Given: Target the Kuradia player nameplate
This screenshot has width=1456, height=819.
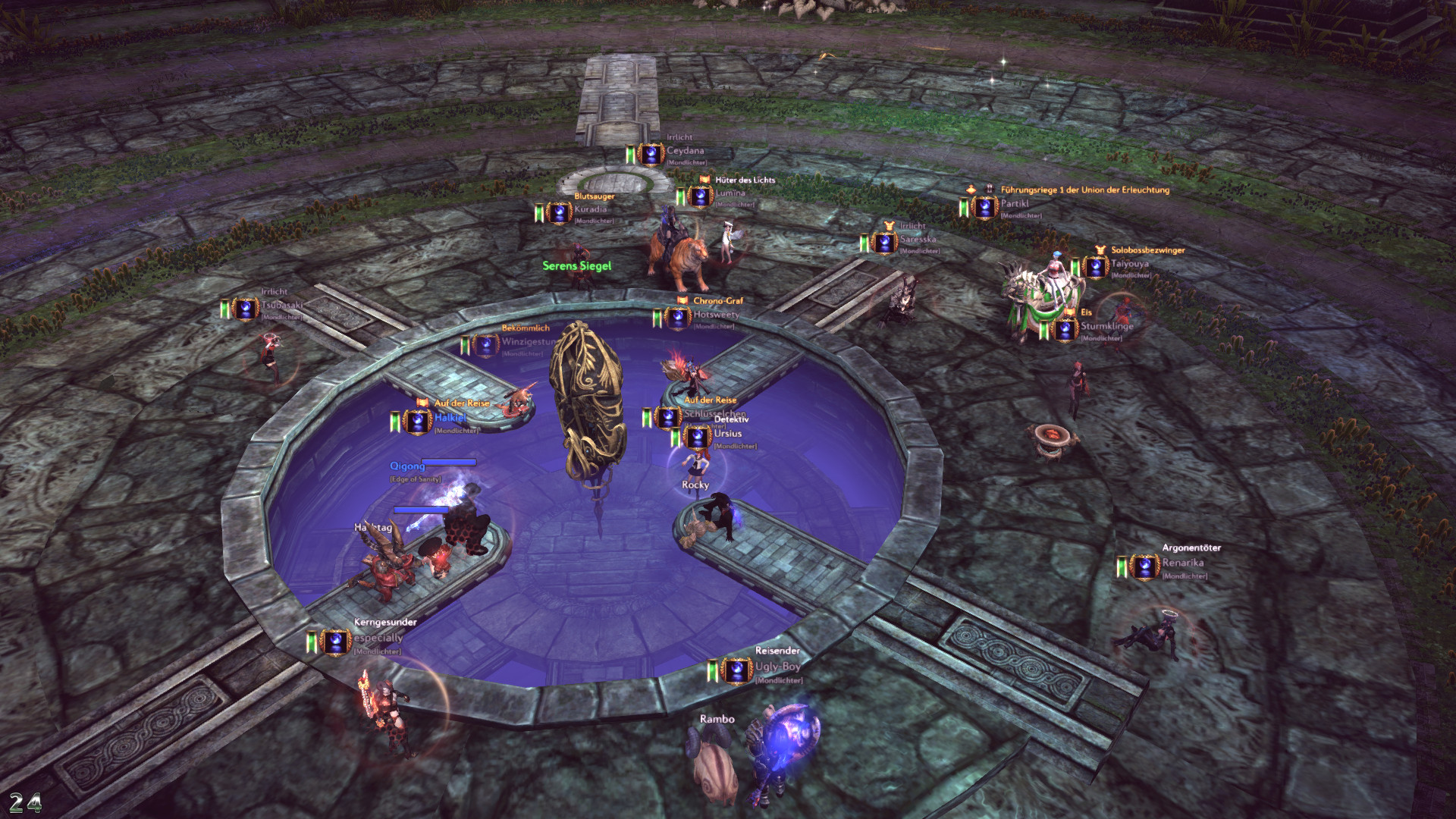Looking at the screenshot, I should [x=590, y=209].
